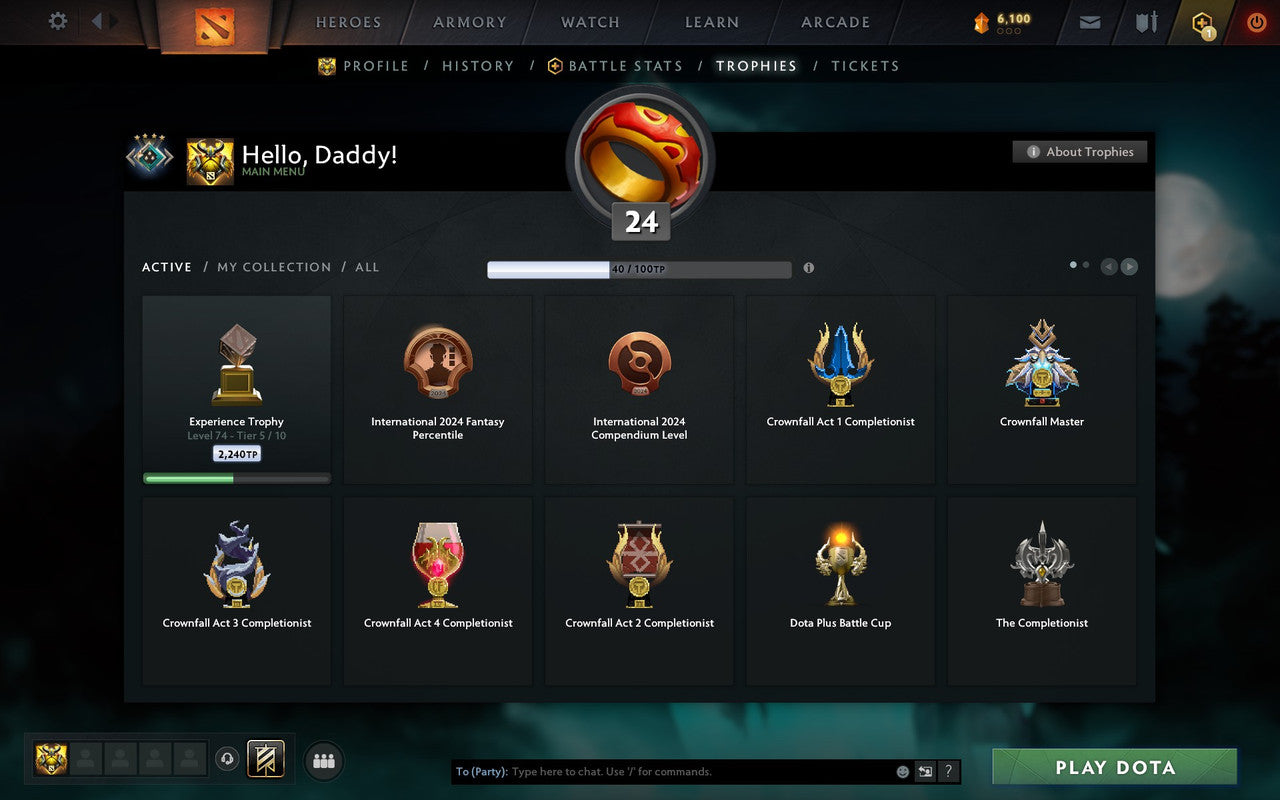Collapse the sidebar arrows next to settings
Viewport: 1280px width, 800px height.
(103, 22)
